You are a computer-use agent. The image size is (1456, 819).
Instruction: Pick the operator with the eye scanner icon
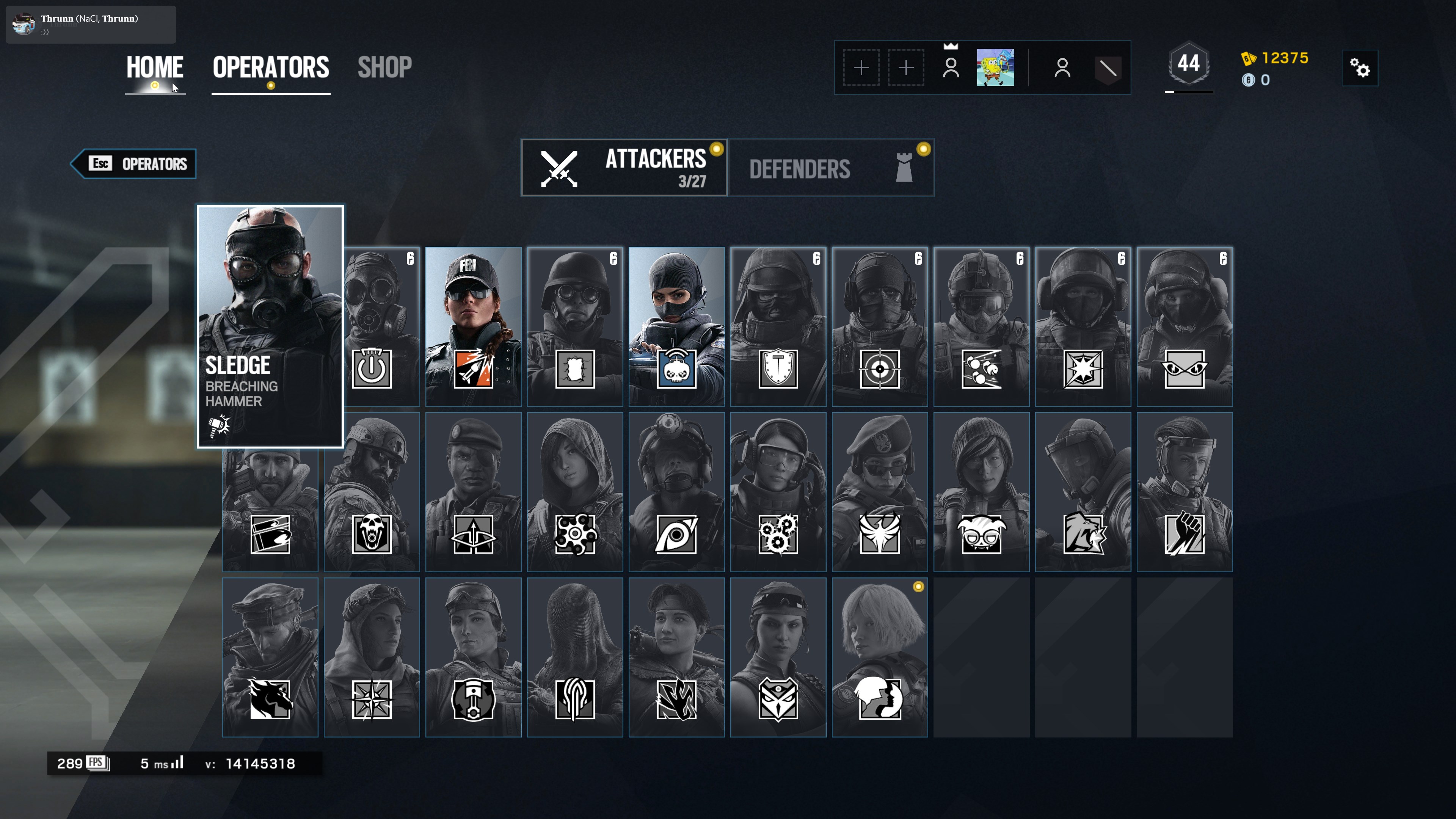676,492
